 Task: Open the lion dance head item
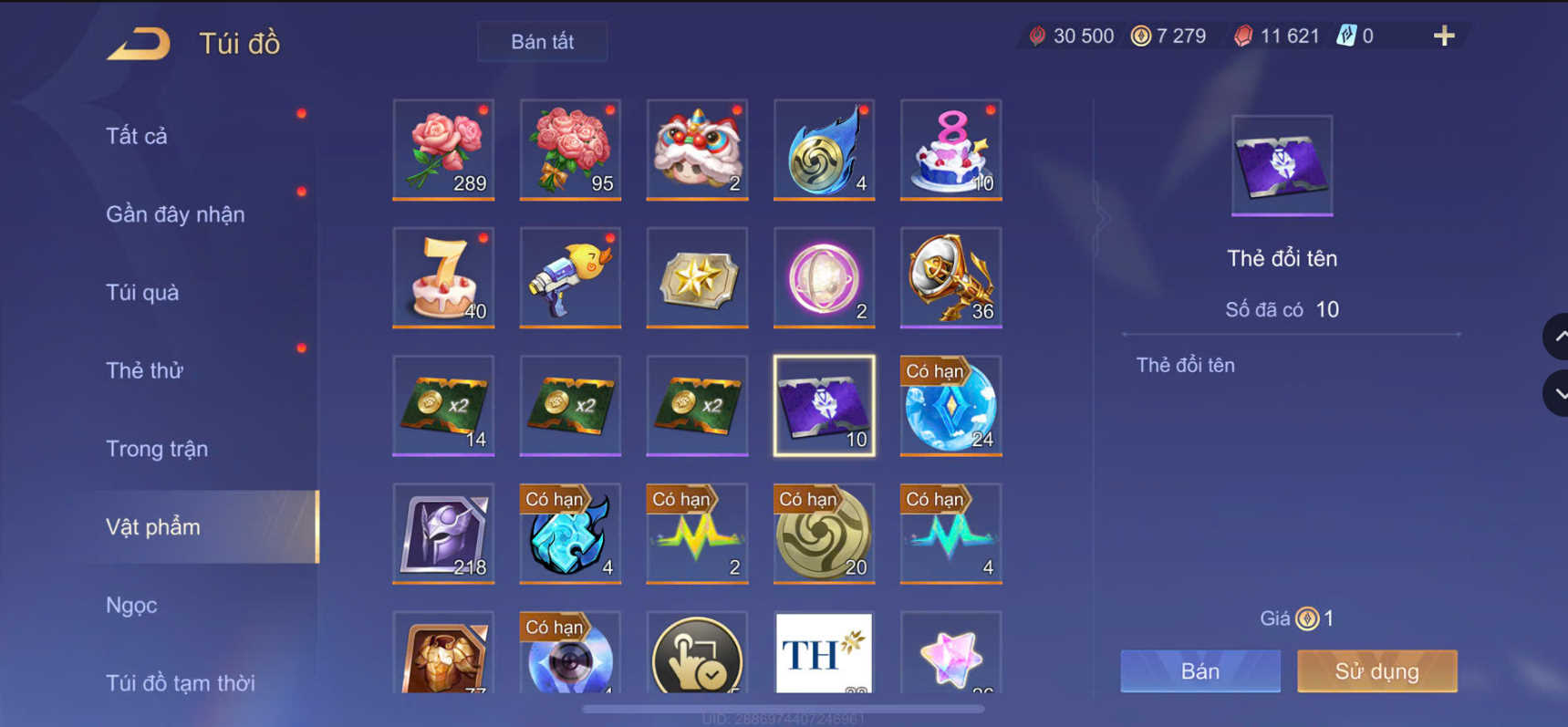point(697,149)
